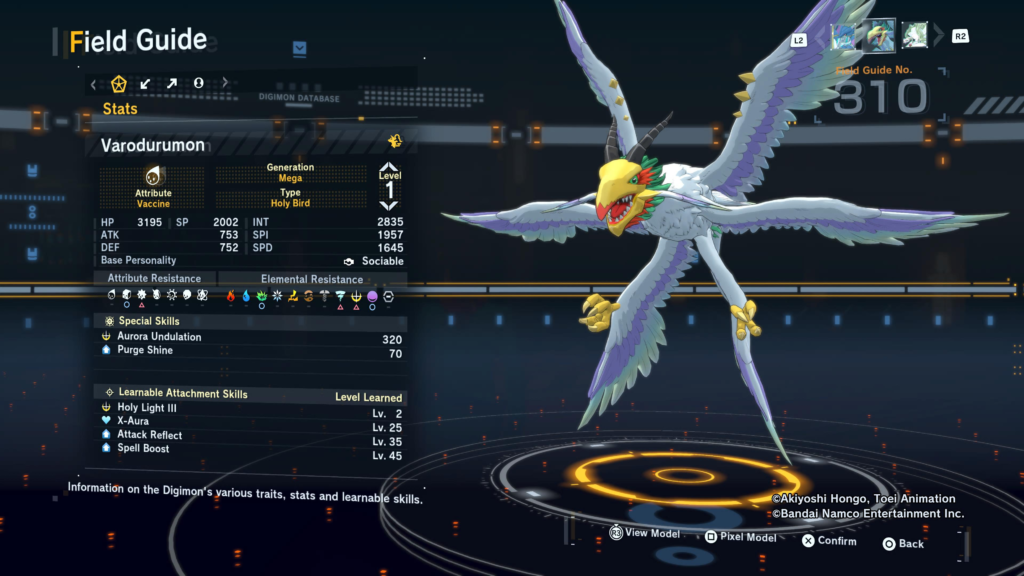
Task: Select the Purge Shine special skill
Action: coord(145,351)
